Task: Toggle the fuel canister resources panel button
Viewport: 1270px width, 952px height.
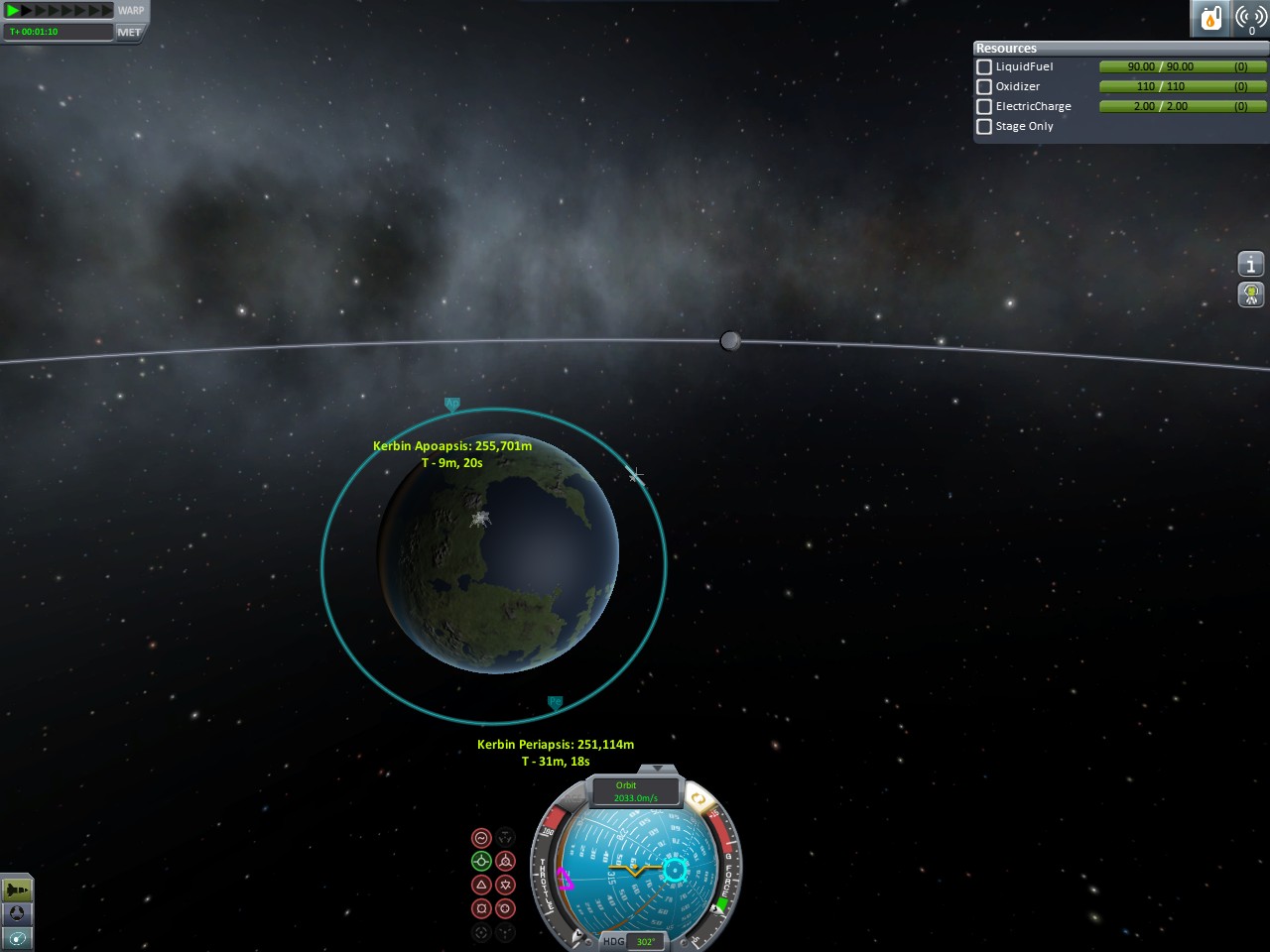Action: [x=1210, y=18]
